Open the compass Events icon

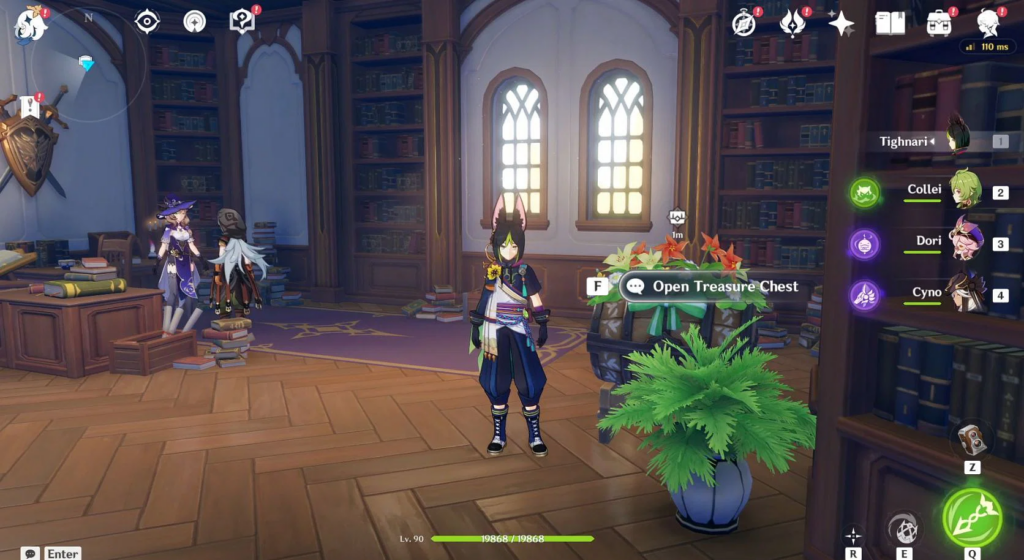click(743, 23)
